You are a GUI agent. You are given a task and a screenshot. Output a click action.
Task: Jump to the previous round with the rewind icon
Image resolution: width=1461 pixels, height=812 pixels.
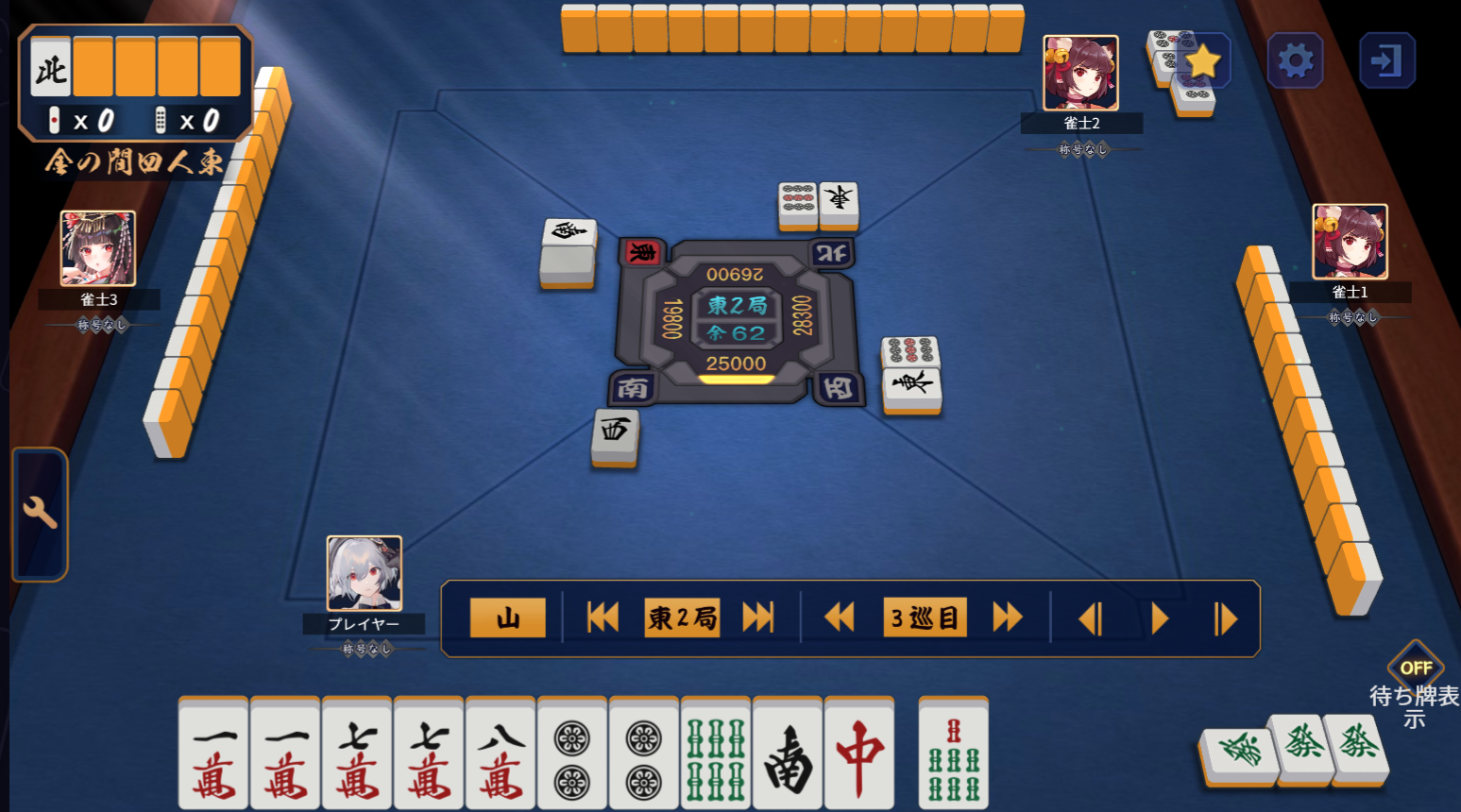pyautogui.click(x=602, y=617)
